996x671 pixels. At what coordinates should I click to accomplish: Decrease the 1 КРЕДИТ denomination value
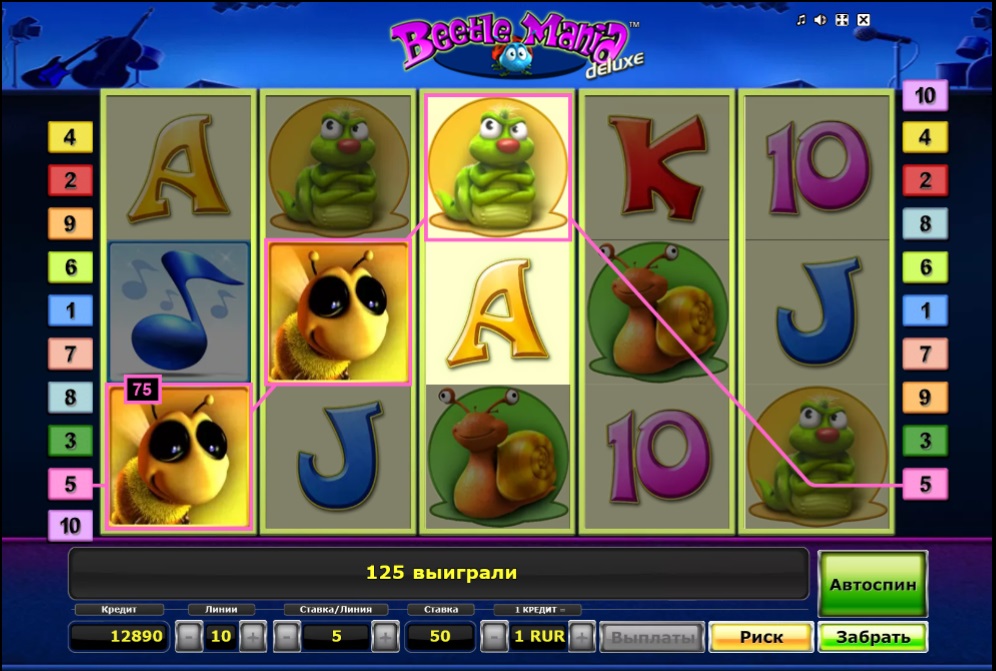point(494,637)
